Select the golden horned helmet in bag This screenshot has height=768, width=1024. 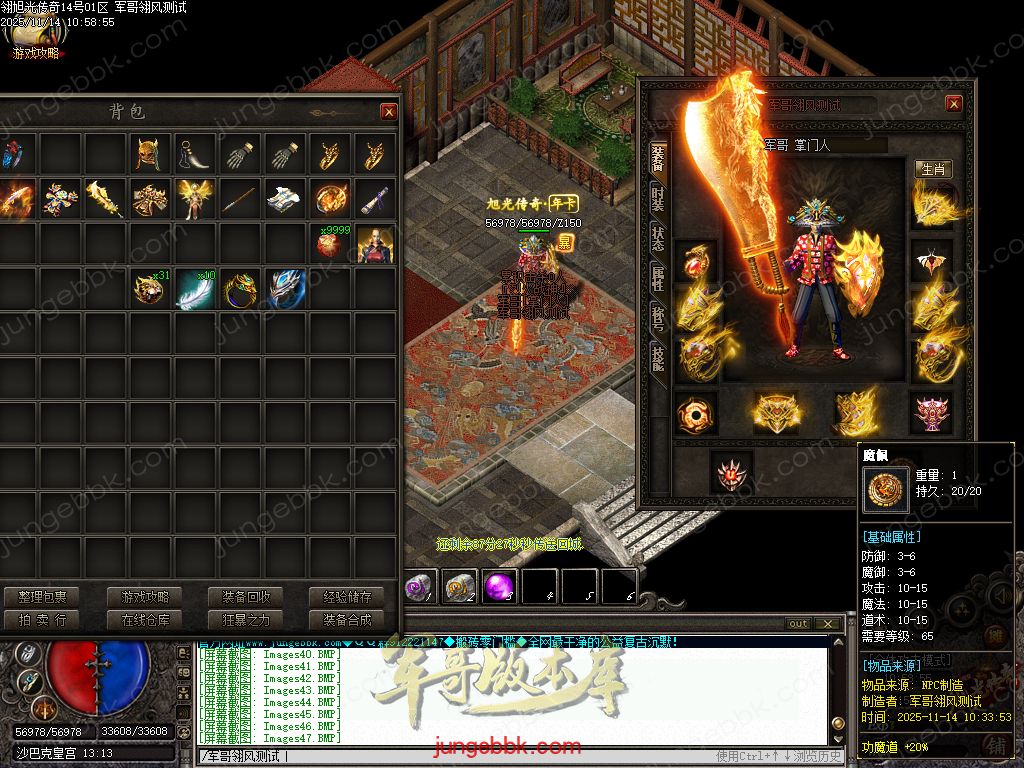coord(149,154)
